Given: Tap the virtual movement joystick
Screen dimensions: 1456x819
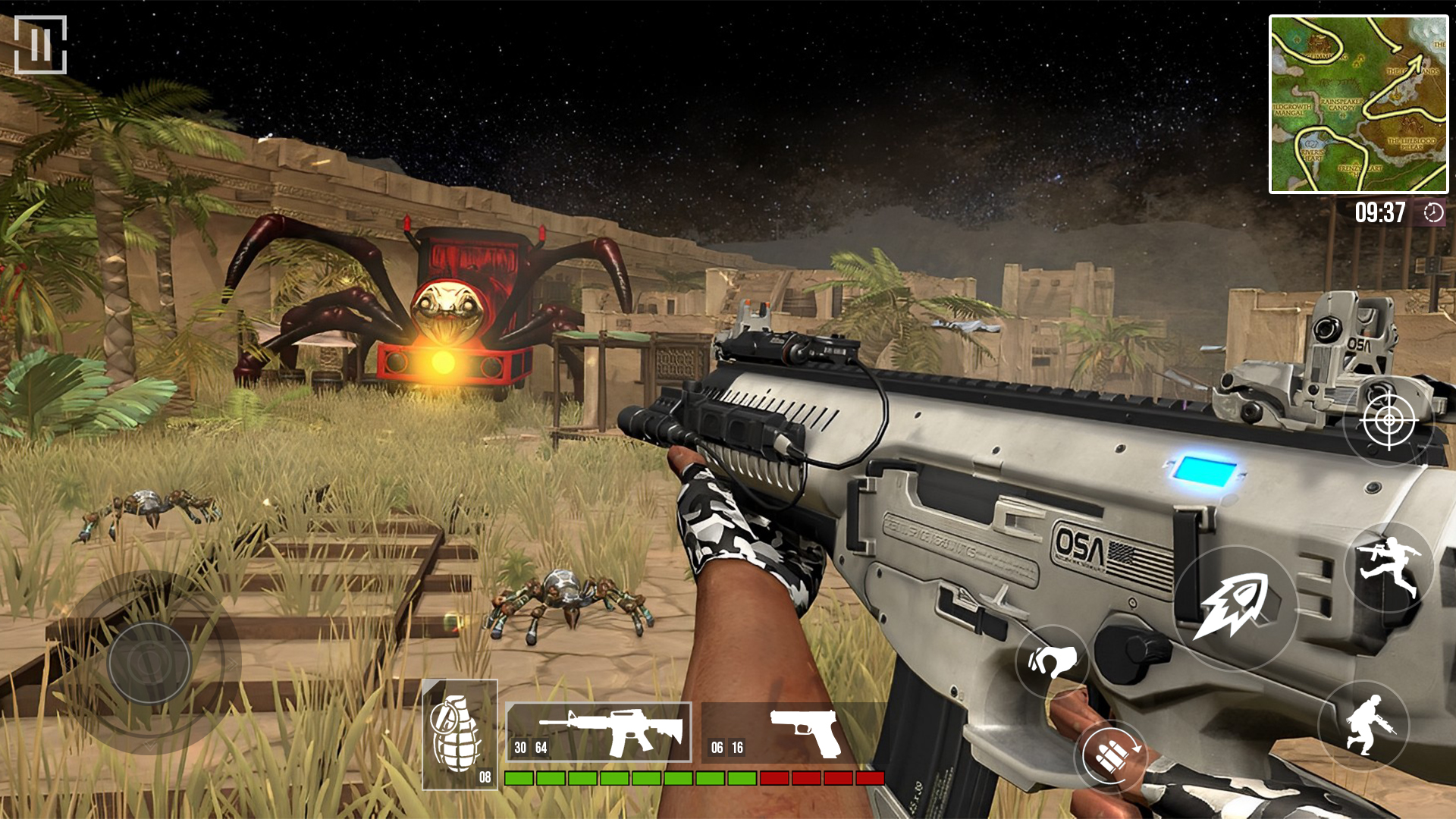Looking at the screenshot, I should [149, 663].
